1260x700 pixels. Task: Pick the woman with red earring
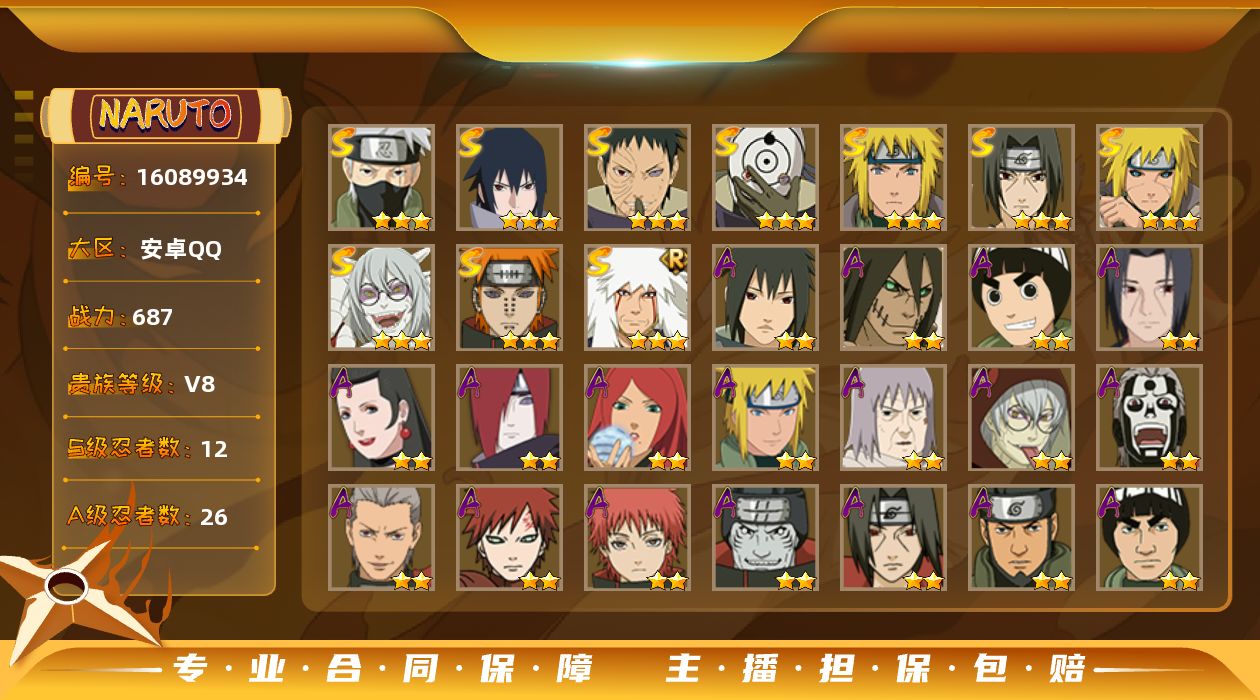coord(381,417)
